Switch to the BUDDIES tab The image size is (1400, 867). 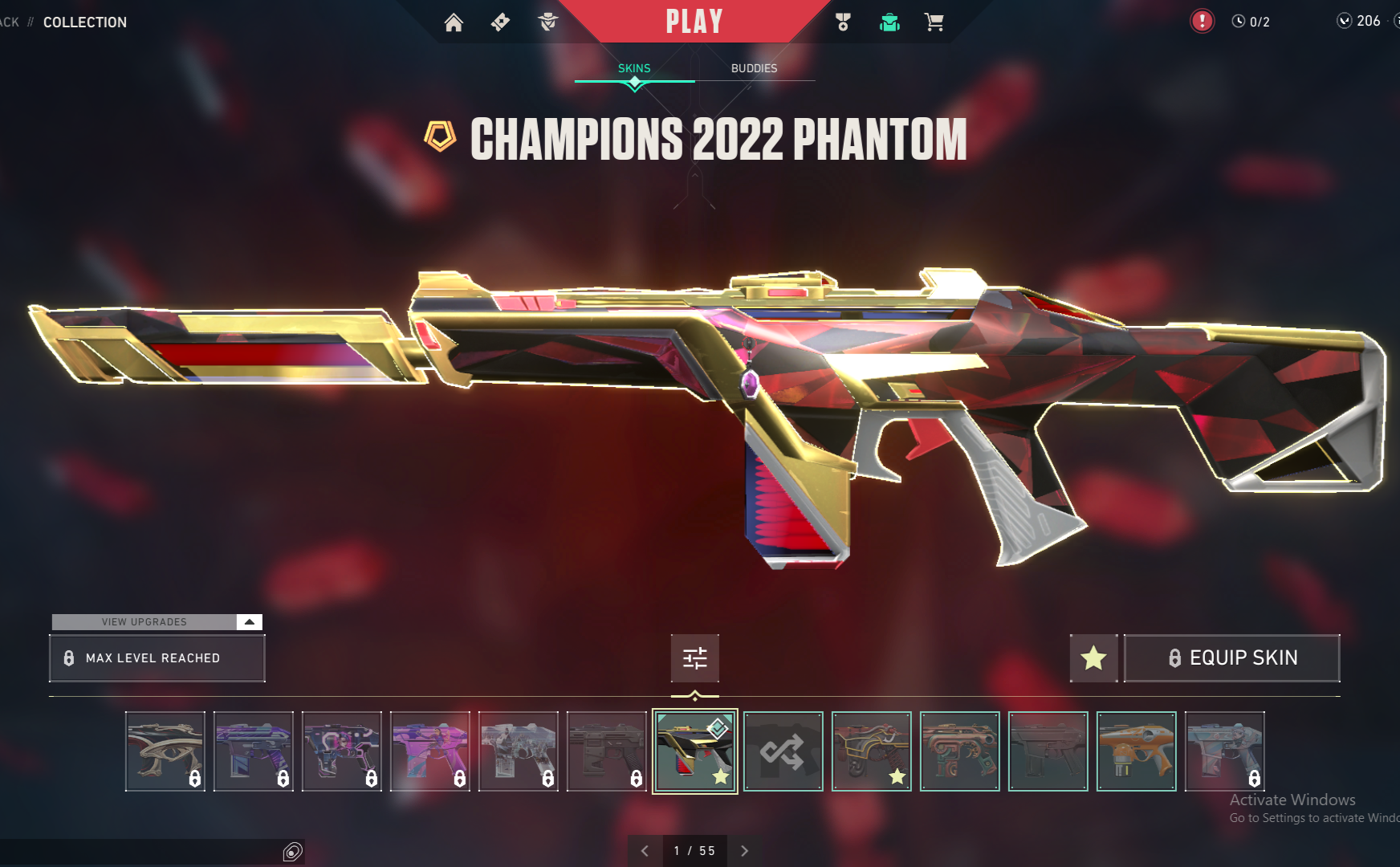click(x=755, y=68)
